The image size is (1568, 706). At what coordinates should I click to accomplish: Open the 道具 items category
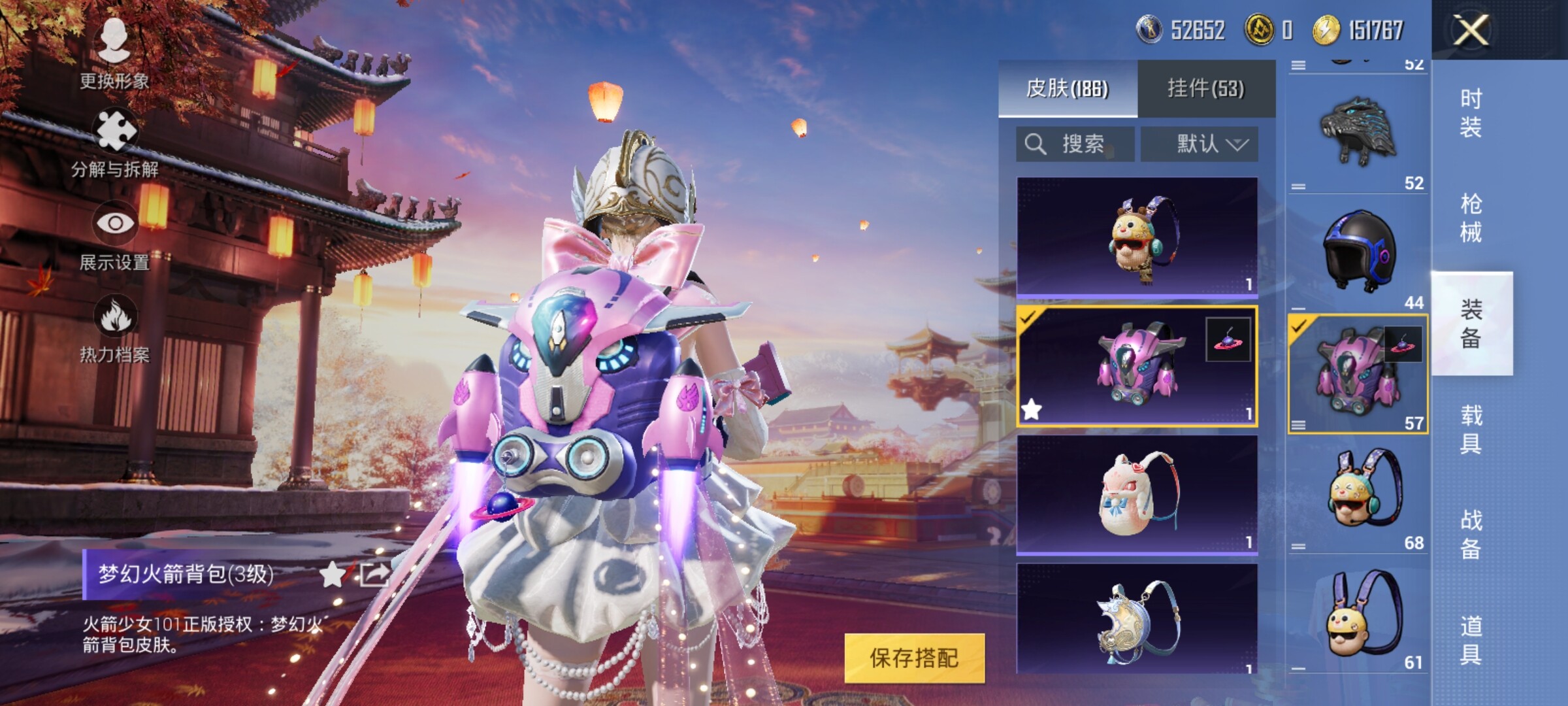pos(1471,639)
